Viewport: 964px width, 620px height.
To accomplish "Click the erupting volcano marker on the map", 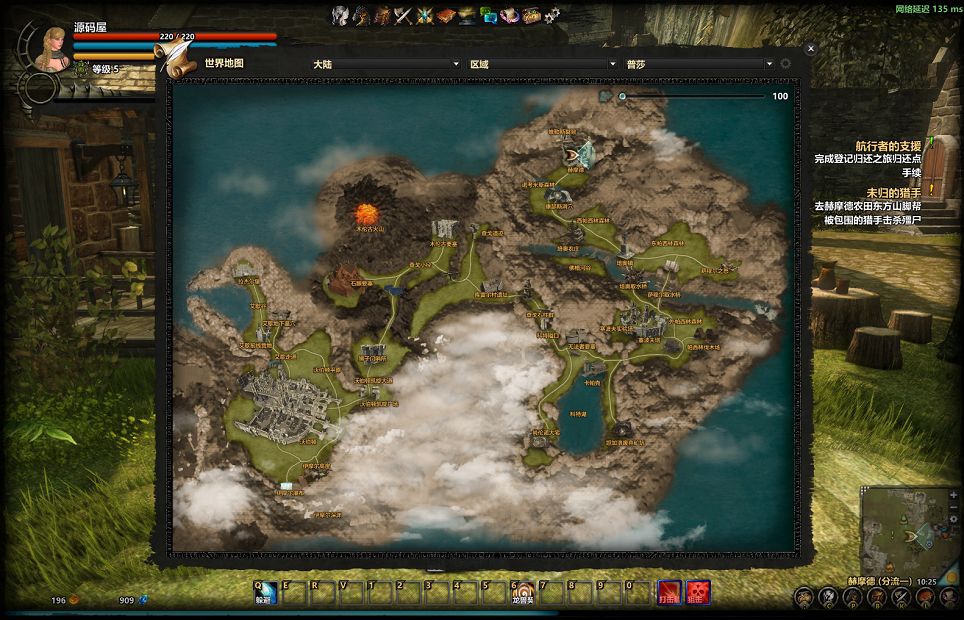I will (x=367, y=213).
